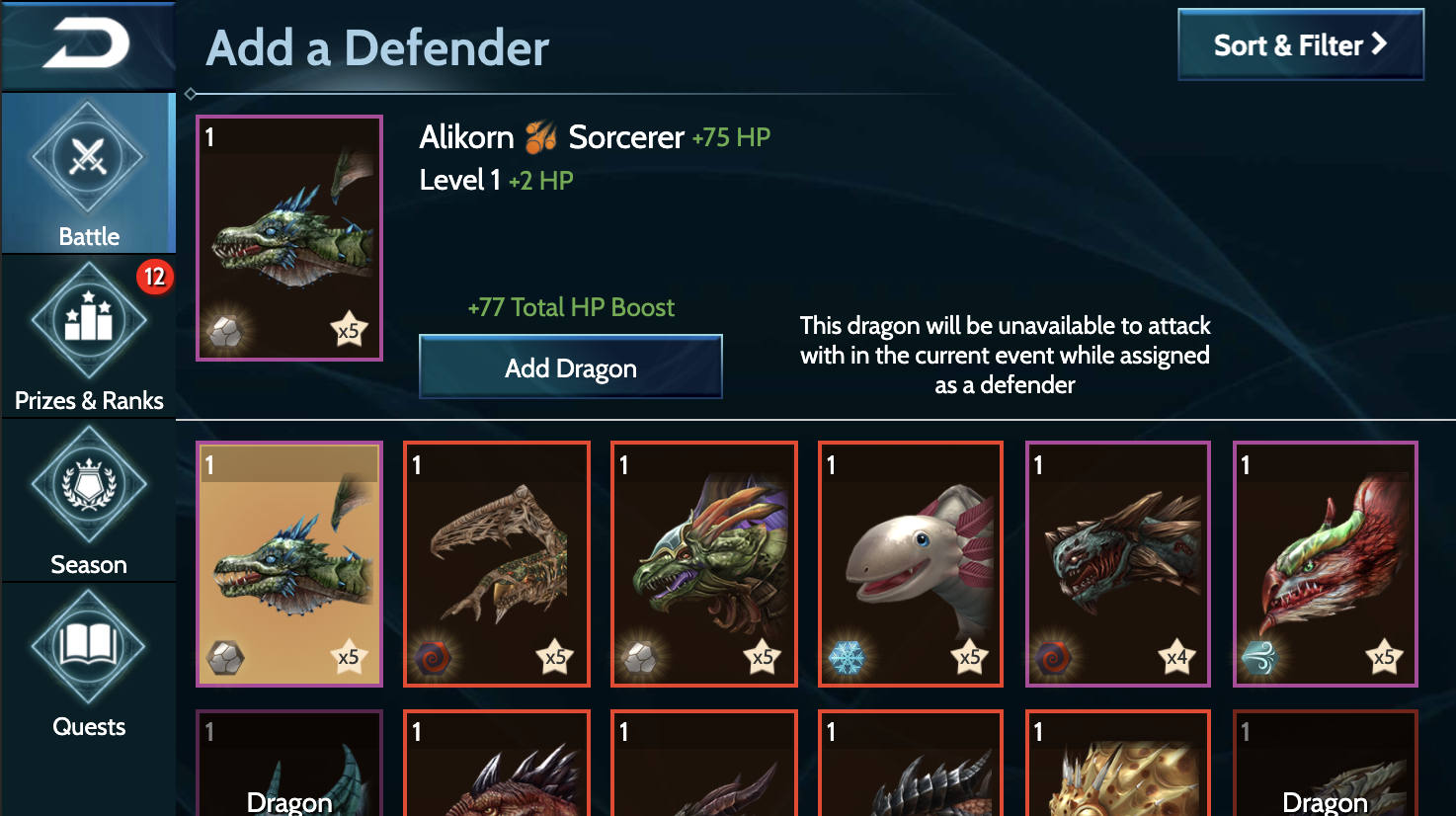This screenshot has width=1456, height=816.
Task: Click the snowflake ice element icon on the axolotl dragon
Action: click(848, 655)
